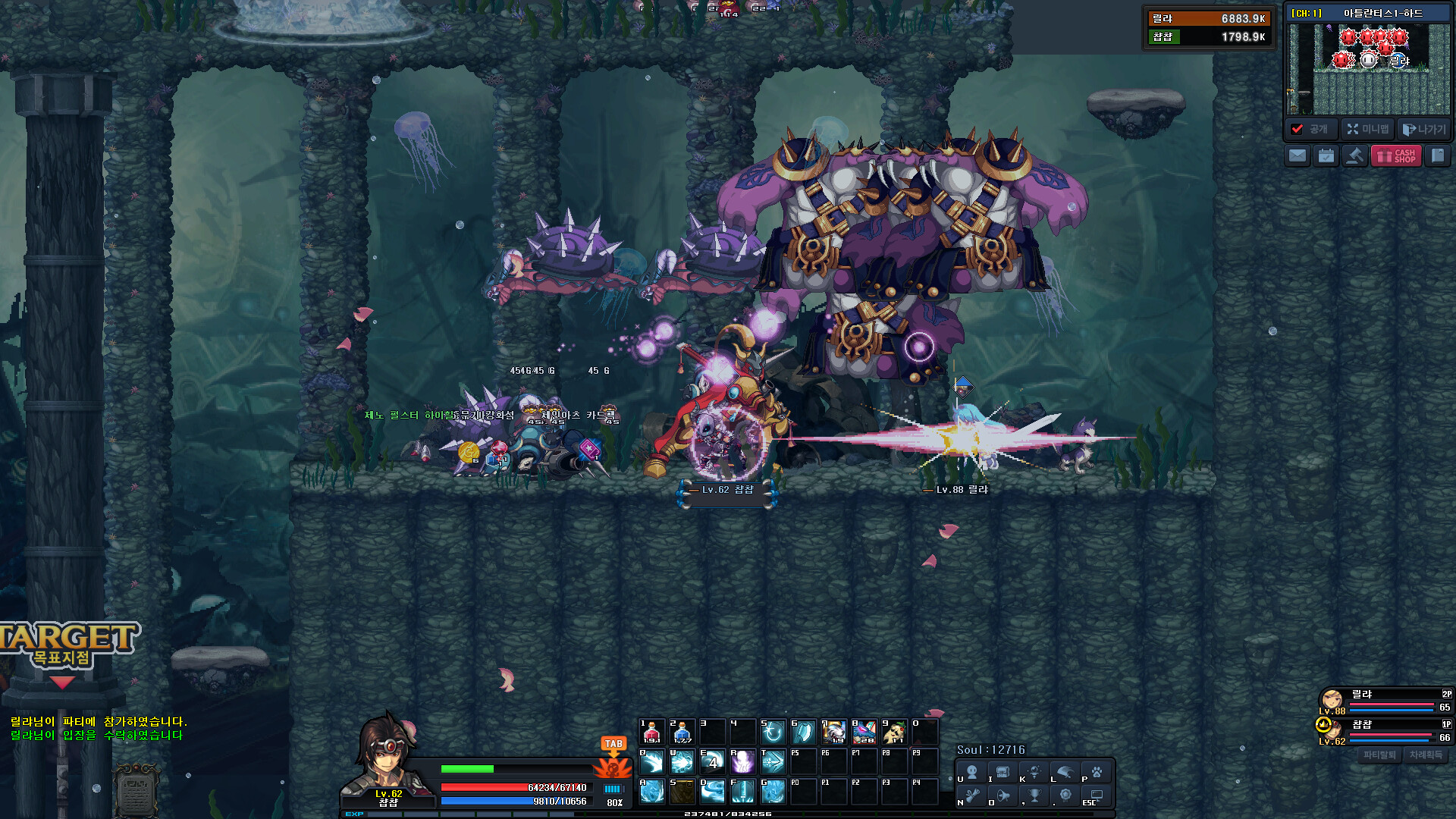Viewport: 1456px width, 819px height.
Task: Open the guide book icon beside Cash Shop
Action: click(x=1439, y=157)
